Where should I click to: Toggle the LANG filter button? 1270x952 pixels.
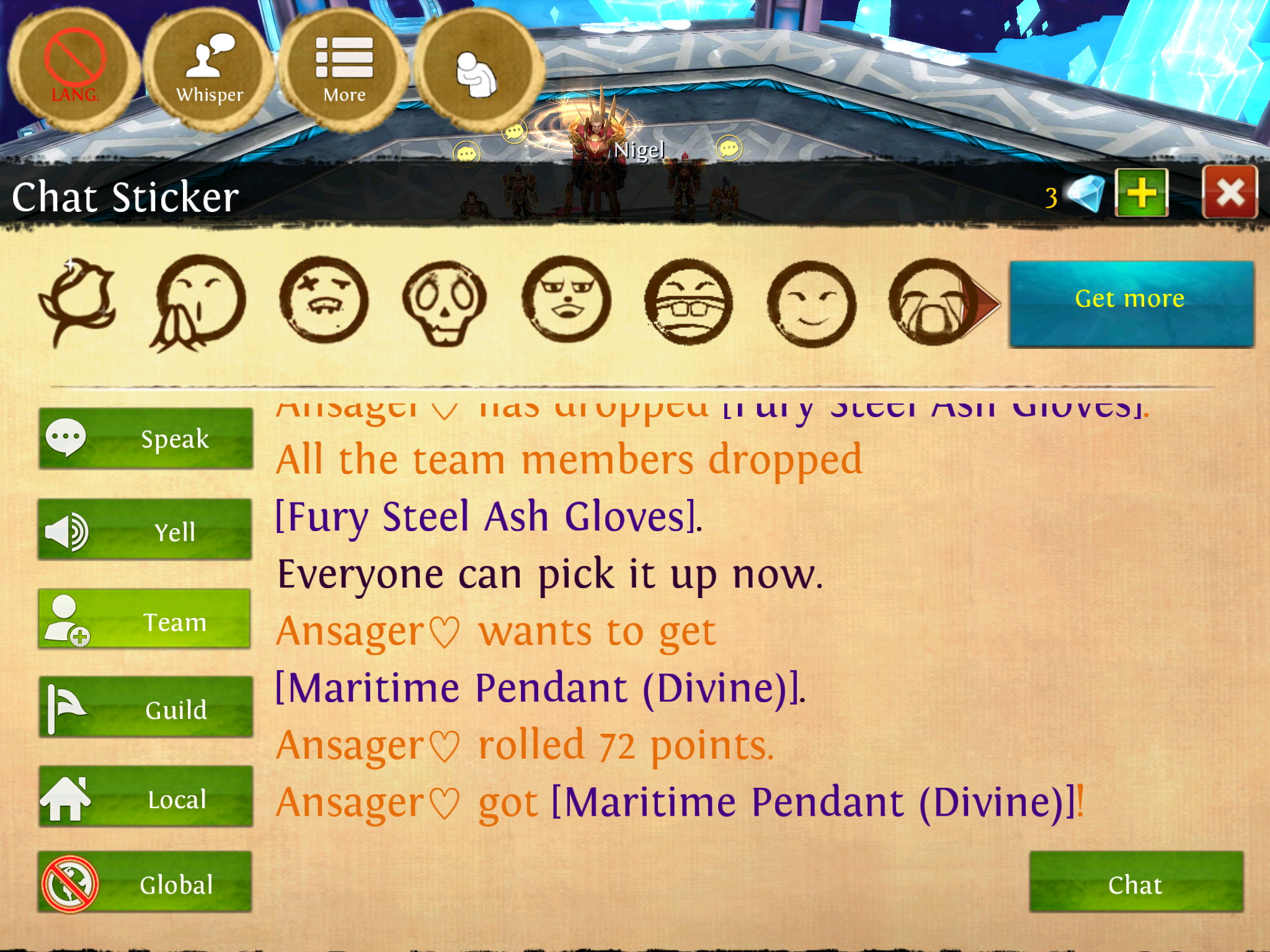[x=74, y=68]
